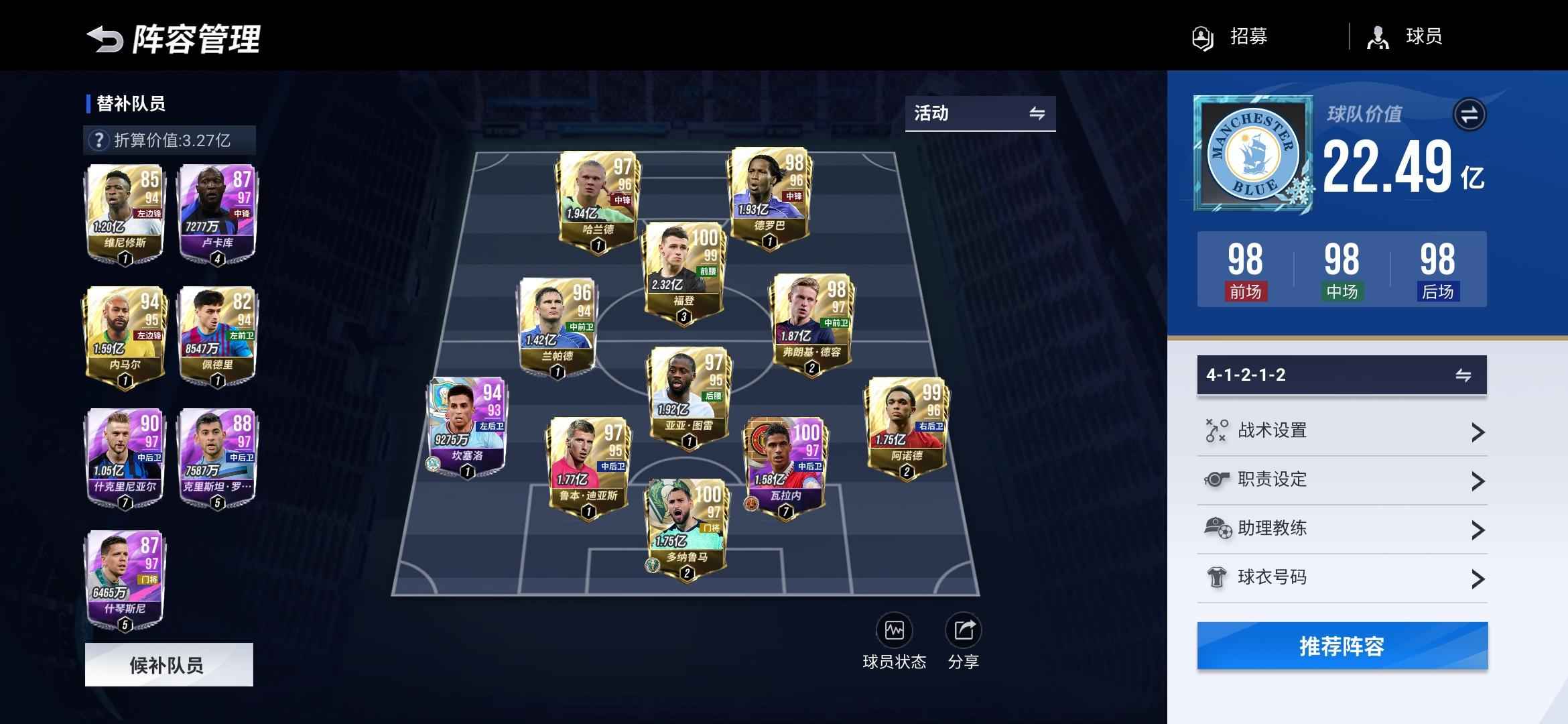Open 助理教练 assistant coach

(1342, 529)
